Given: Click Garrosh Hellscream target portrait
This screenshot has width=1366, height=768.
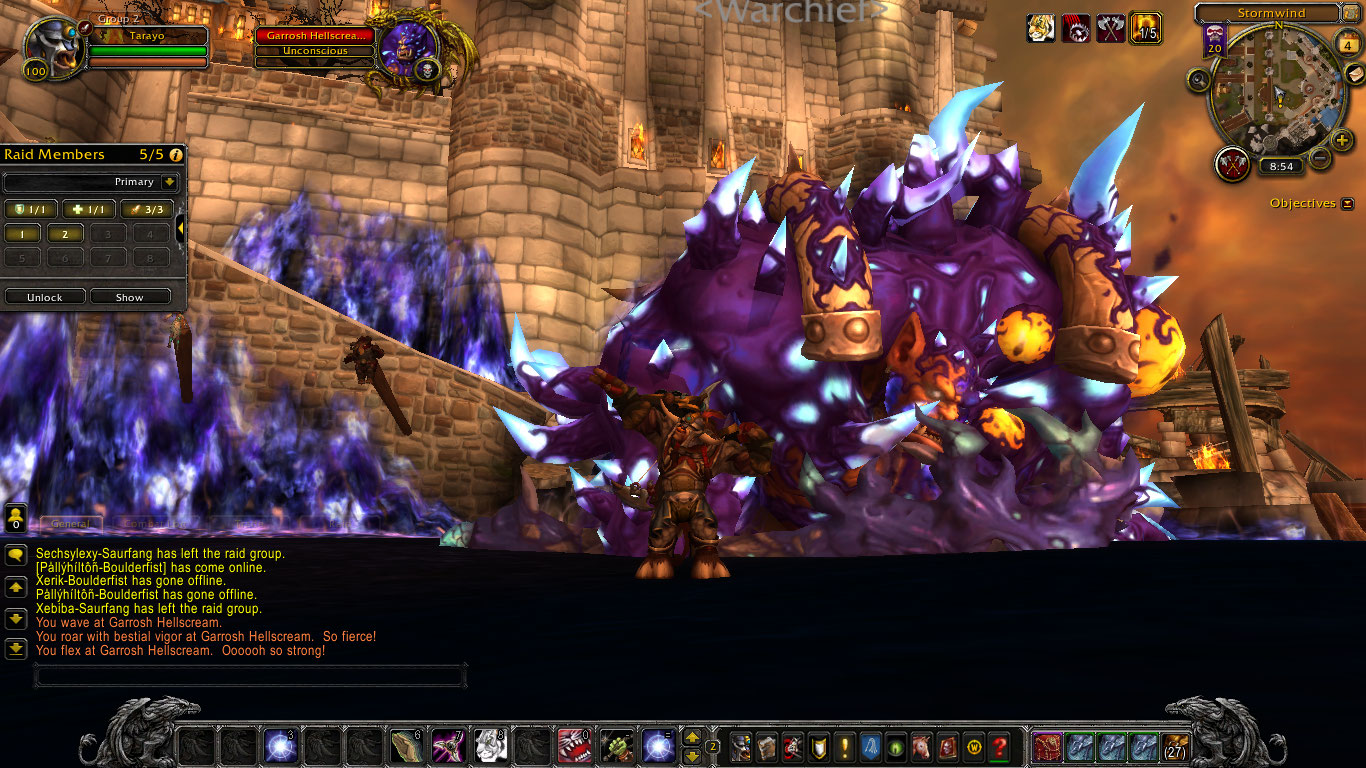Looking at the screenshot, I should coord(409,49).
